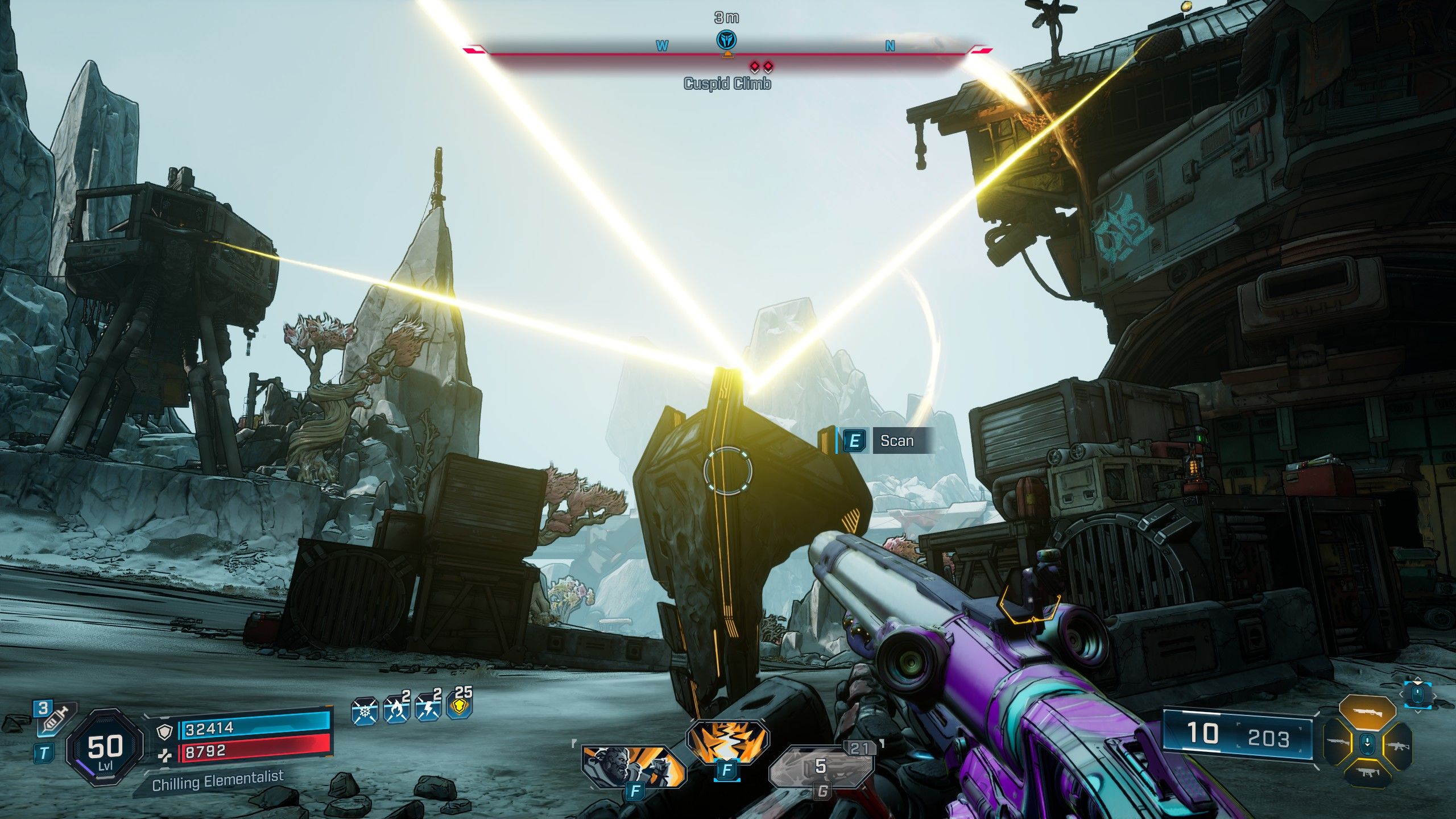Check the lightning bolt status effect icon
This screenshot has height=819, width=1456.
pyautogui.click(x=428, y=710)
